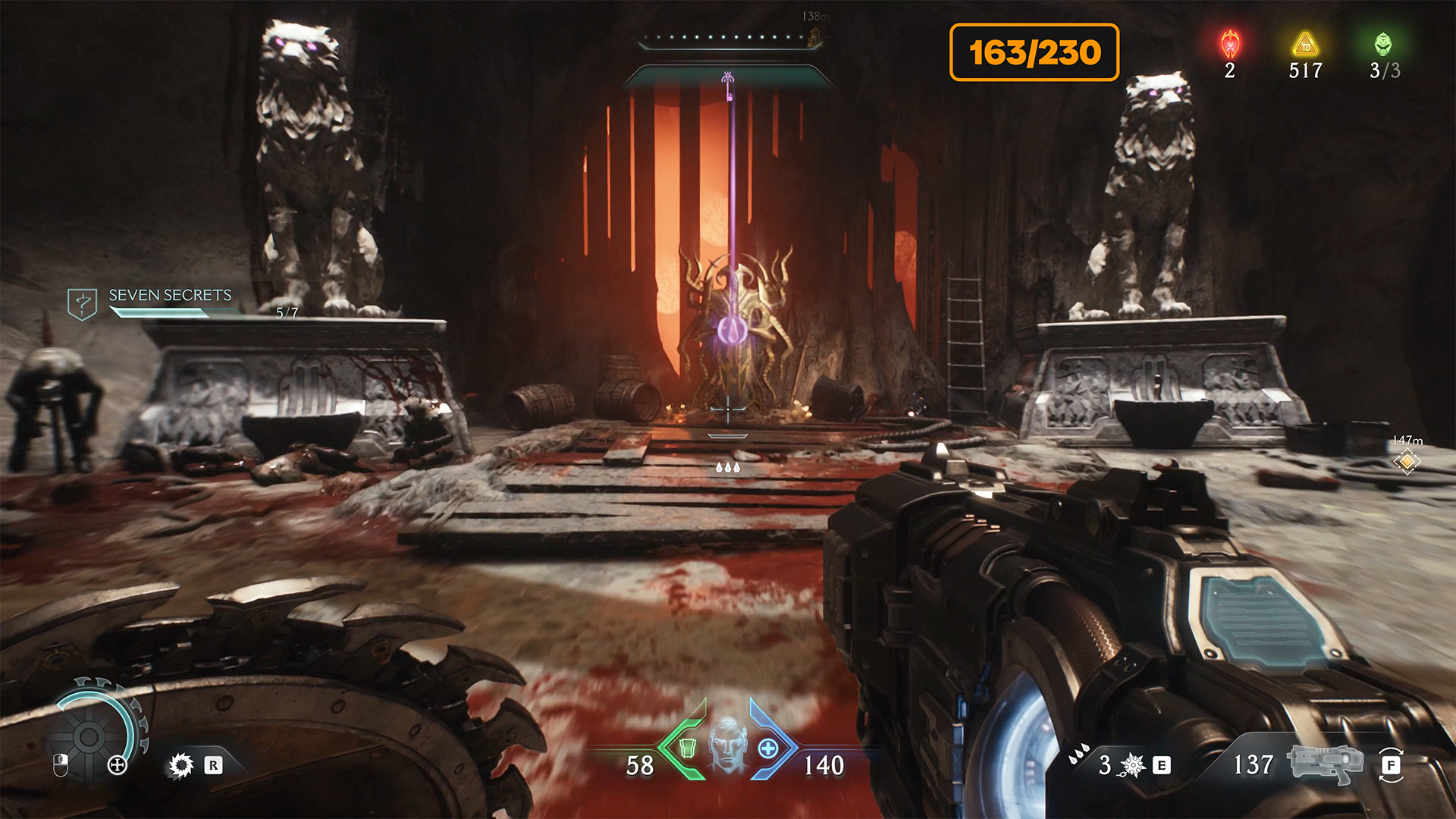Click the green demonic skull icon
This screenshot has width=1456, height=819.
[x=1383, y=44]
